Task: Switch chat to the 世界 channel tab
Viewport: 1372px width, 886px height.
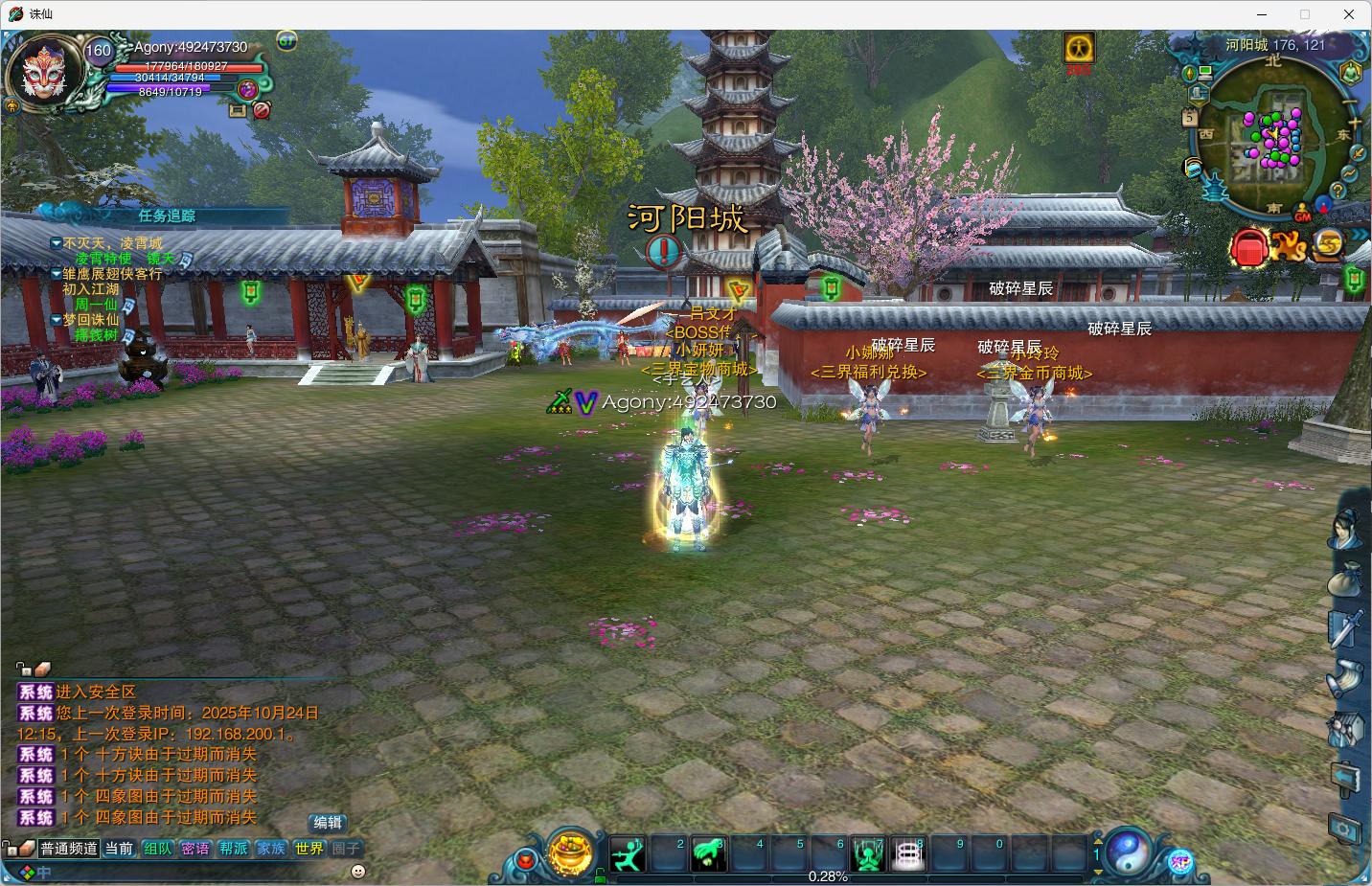Action: pos(309,849)
